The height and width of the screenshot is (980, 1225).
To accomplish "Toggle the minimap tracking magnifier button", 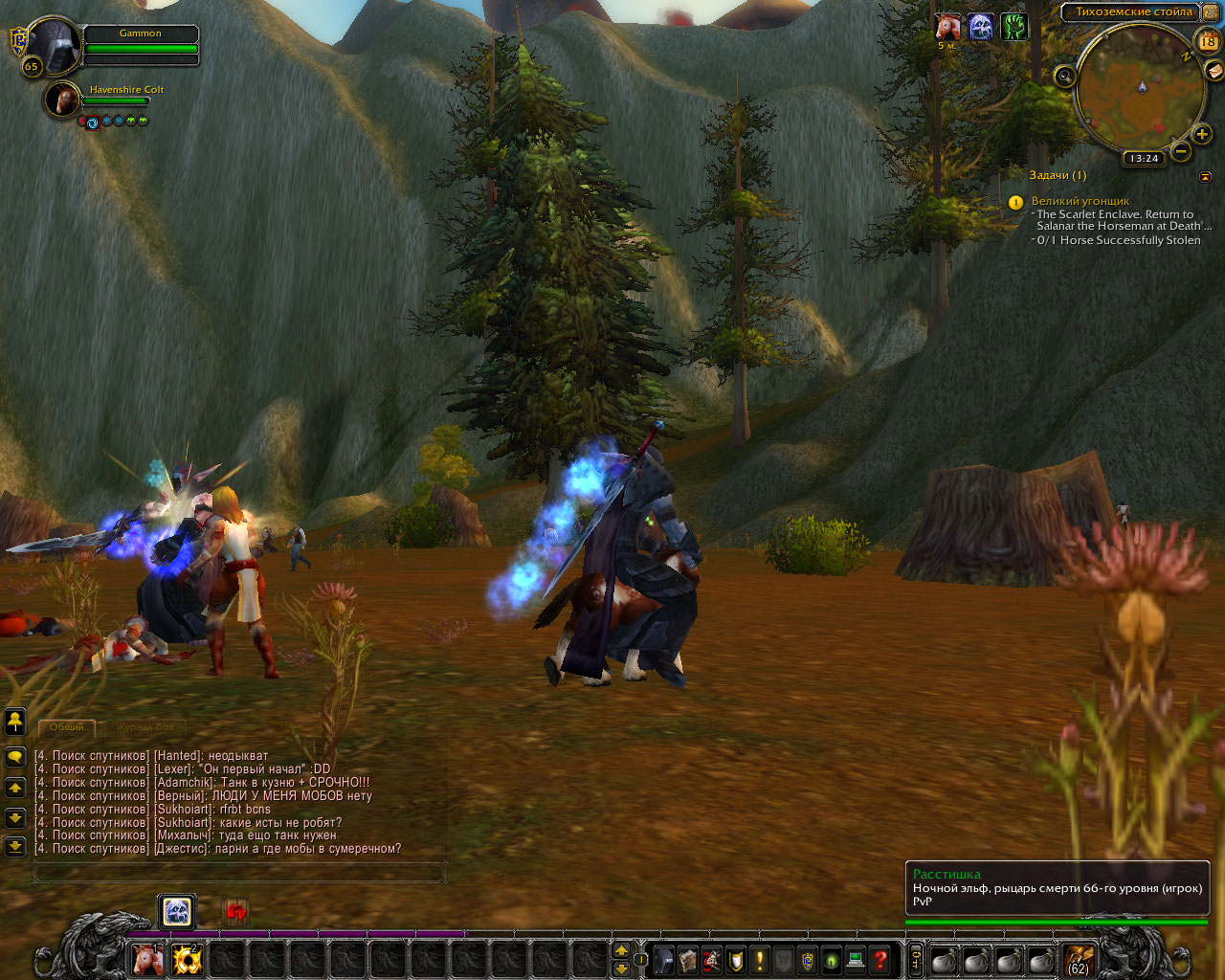I will pos(1064,77).
